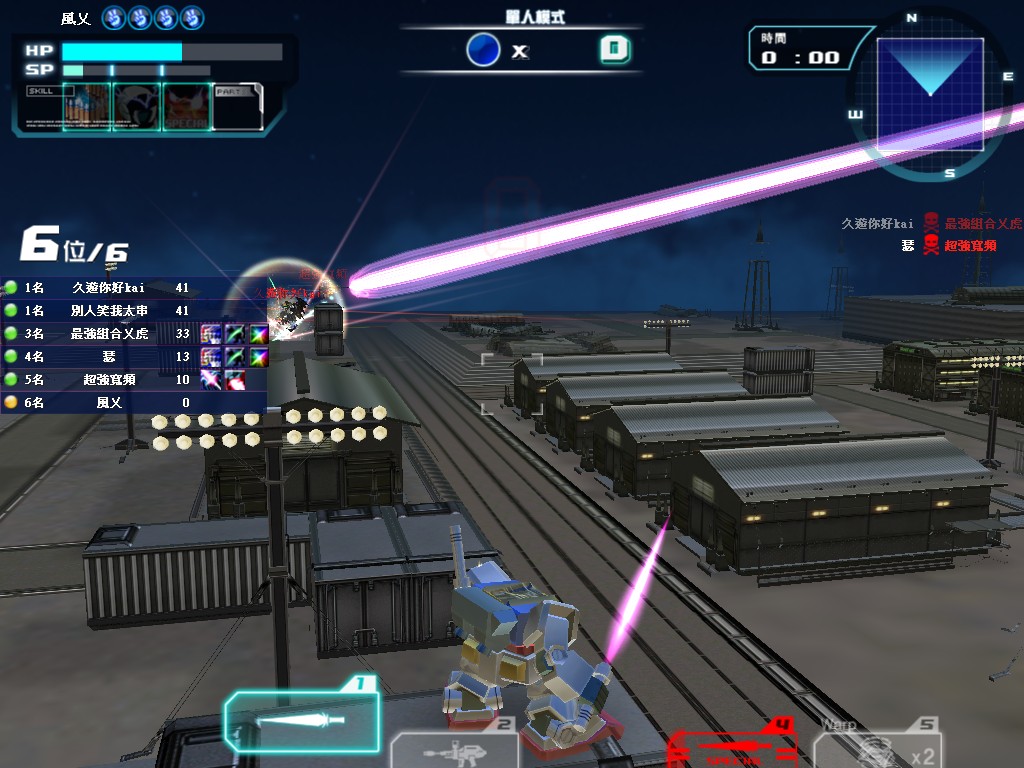
Task: Select scoreboard row for 別人笑我太串
Action: [108, 311]
